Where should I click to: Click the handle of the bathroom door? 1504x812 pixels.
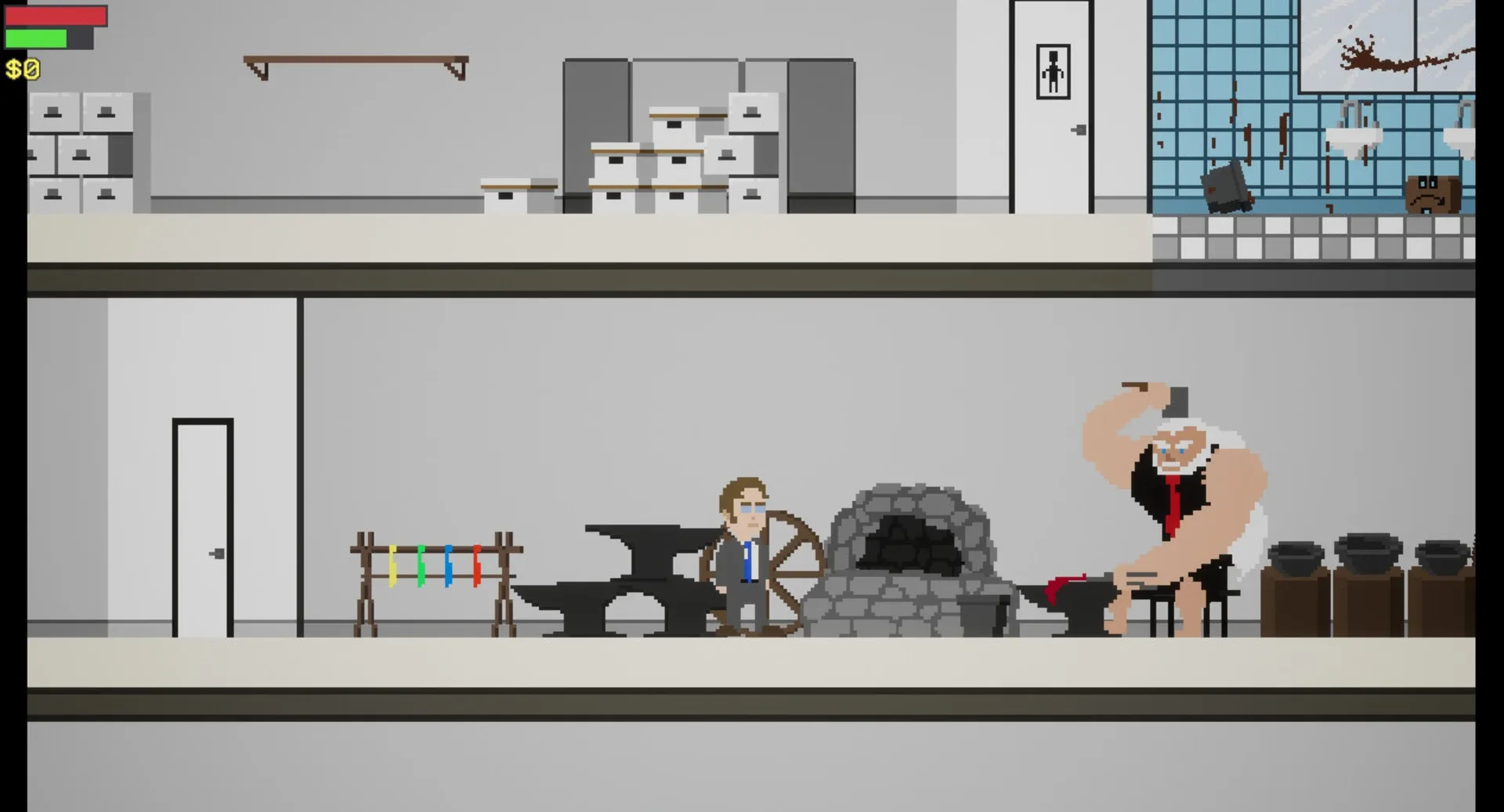(x=1079, y=128)
